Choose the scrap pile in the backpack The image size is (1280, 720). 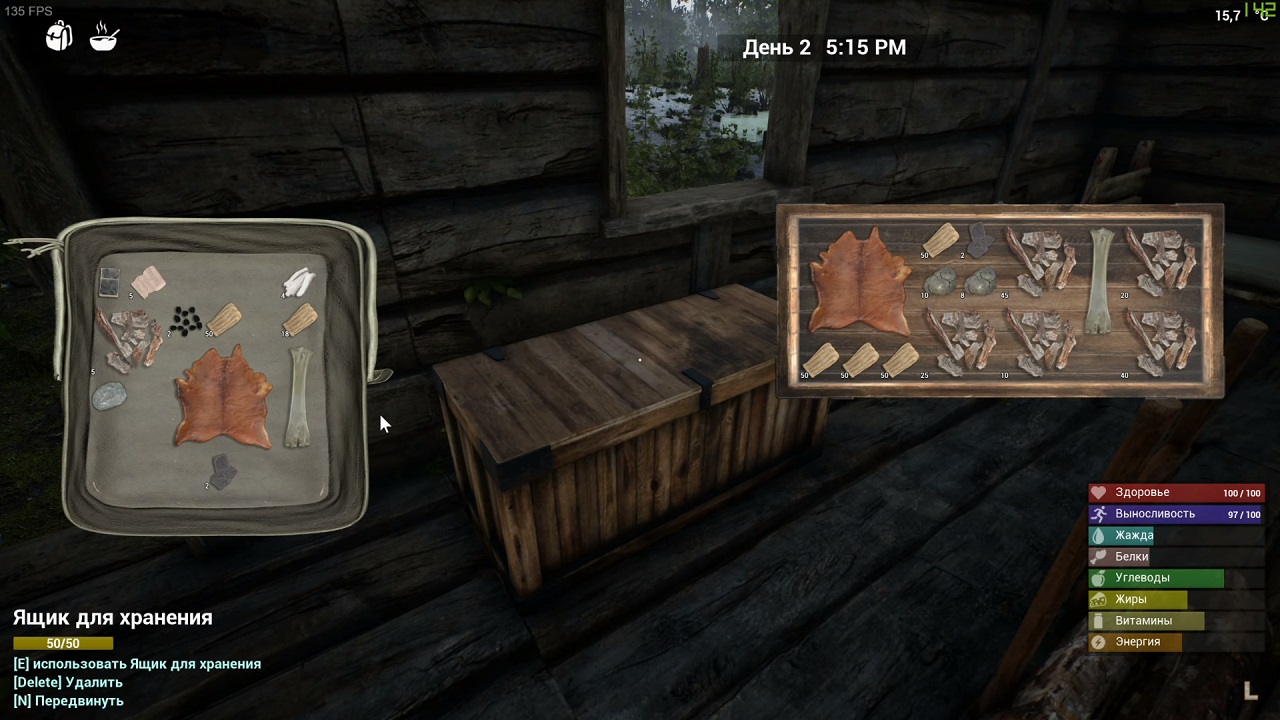click(x=130, y=338)
